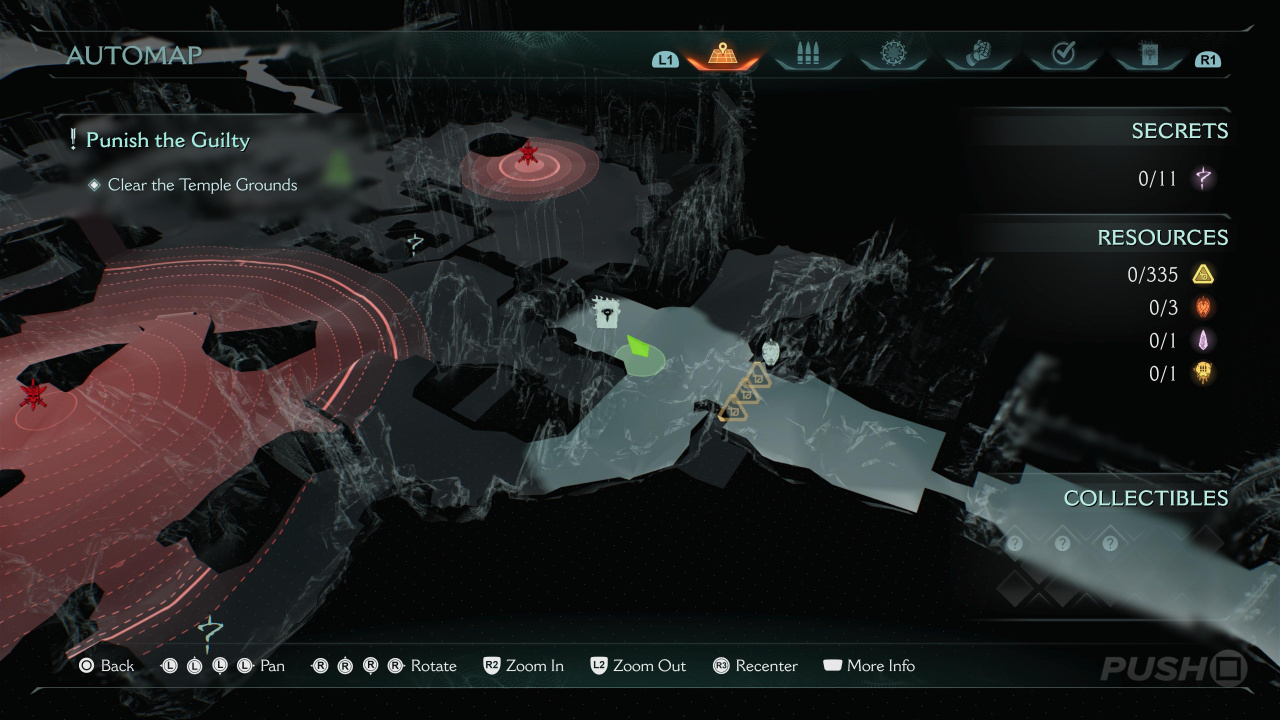Click the green player arrow marker
1280x720 pixels.
(638, 351)
